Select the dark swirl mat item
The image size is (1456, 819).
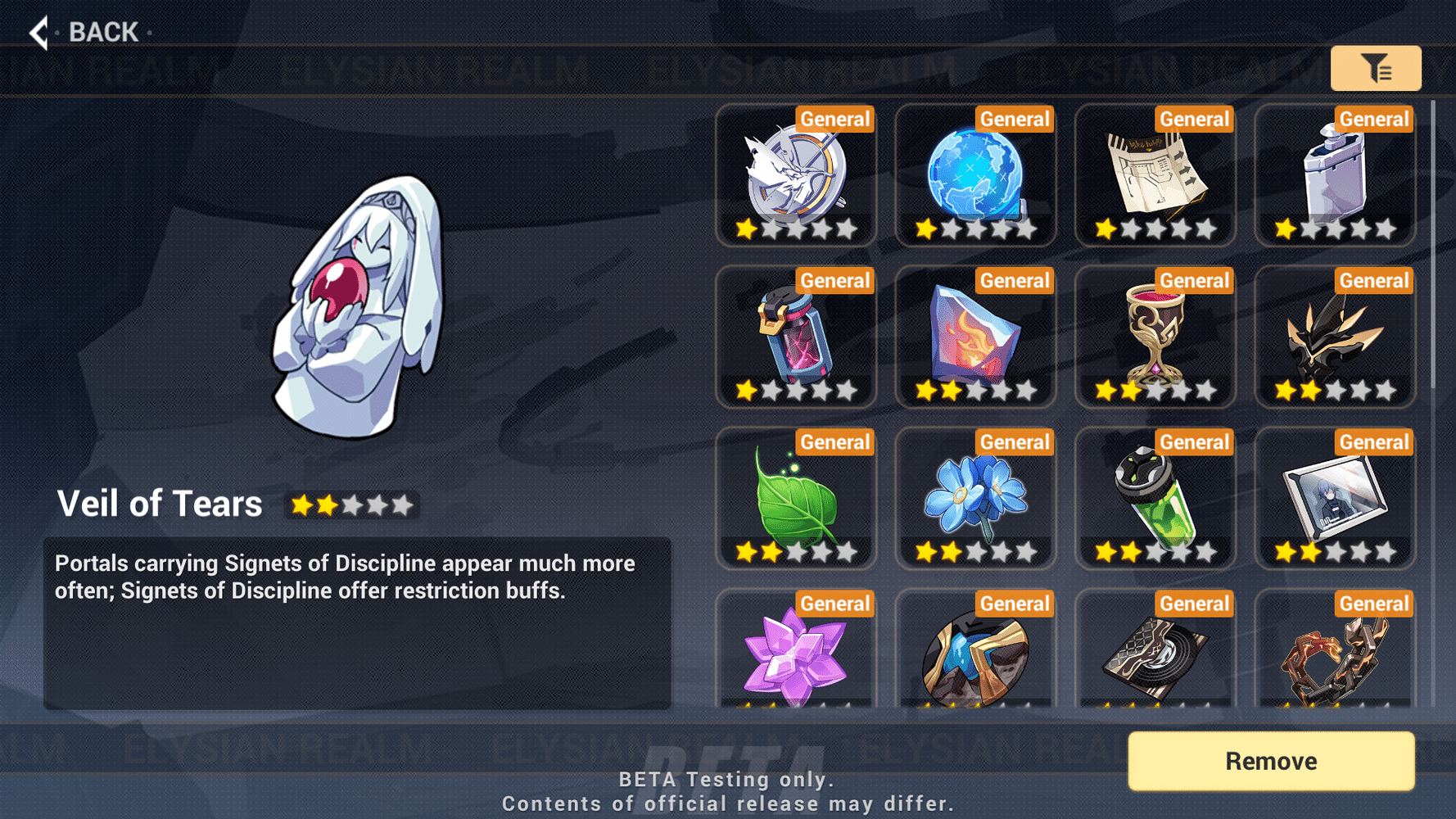[x=1155, y=655]
